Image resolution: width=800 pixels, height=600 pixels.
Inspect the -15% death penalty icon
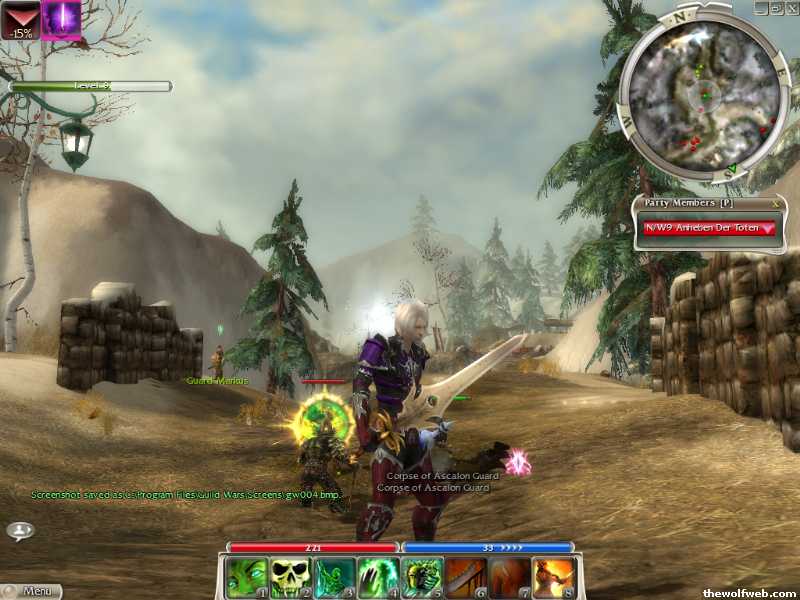tap(20, 20)
